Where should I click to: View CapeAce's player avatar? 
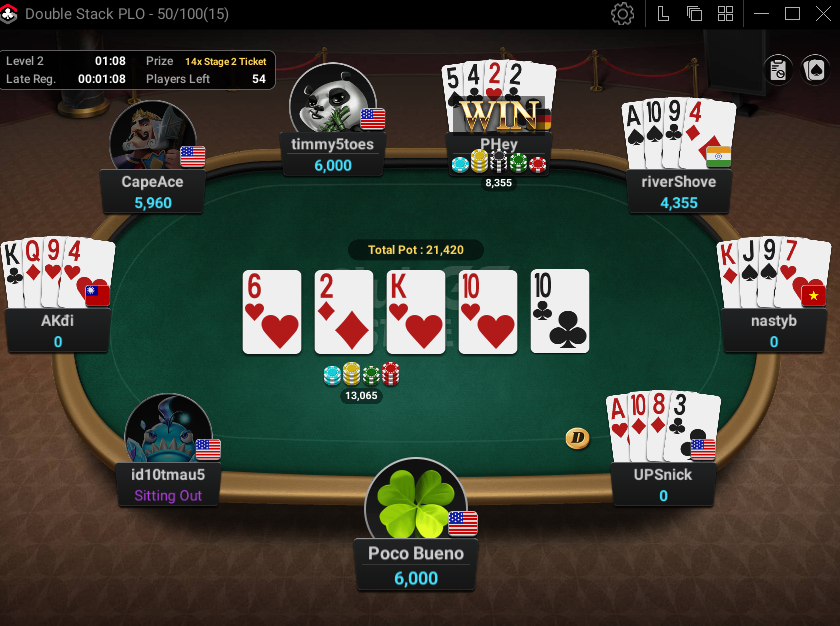tap(152, 136)
